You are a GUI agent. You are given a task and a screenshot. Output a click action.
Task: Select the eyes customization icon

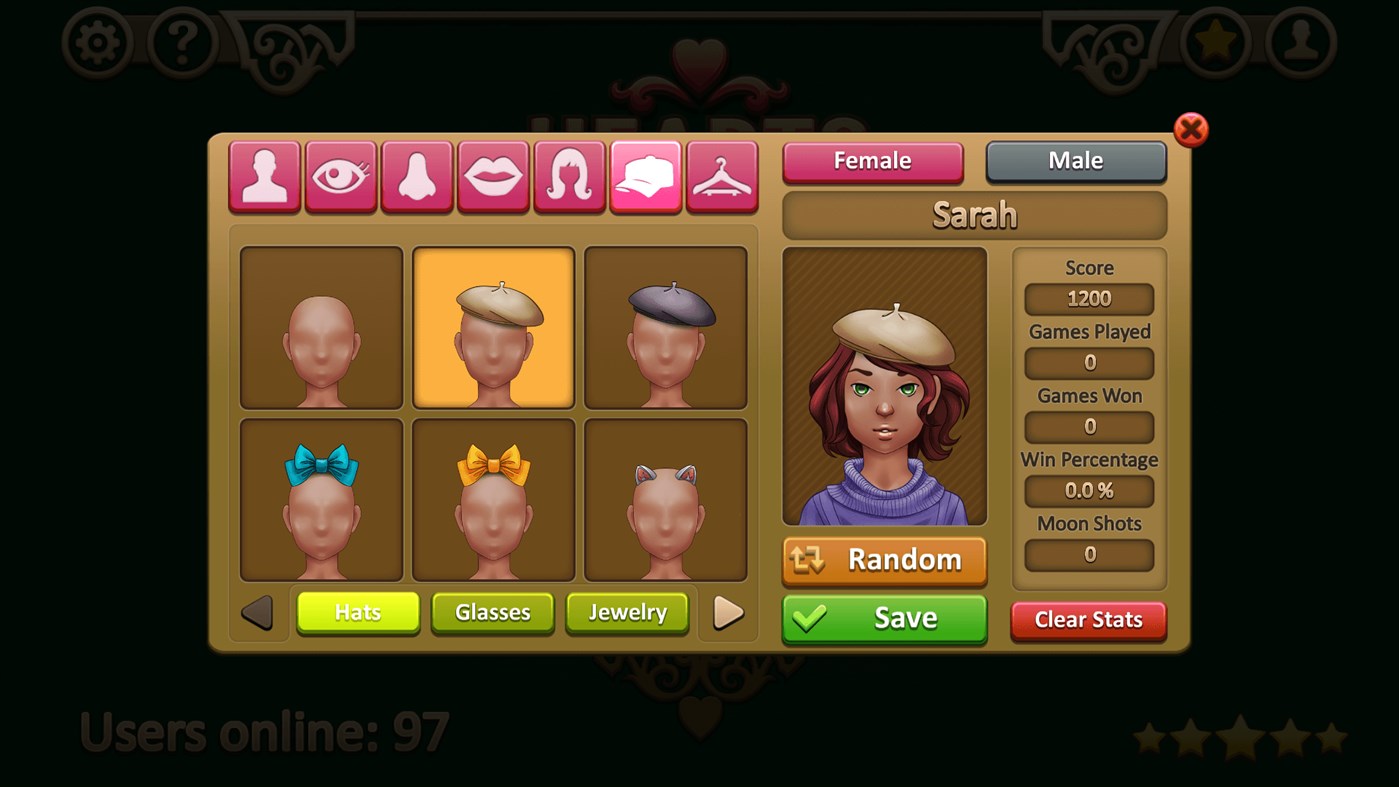340,176
